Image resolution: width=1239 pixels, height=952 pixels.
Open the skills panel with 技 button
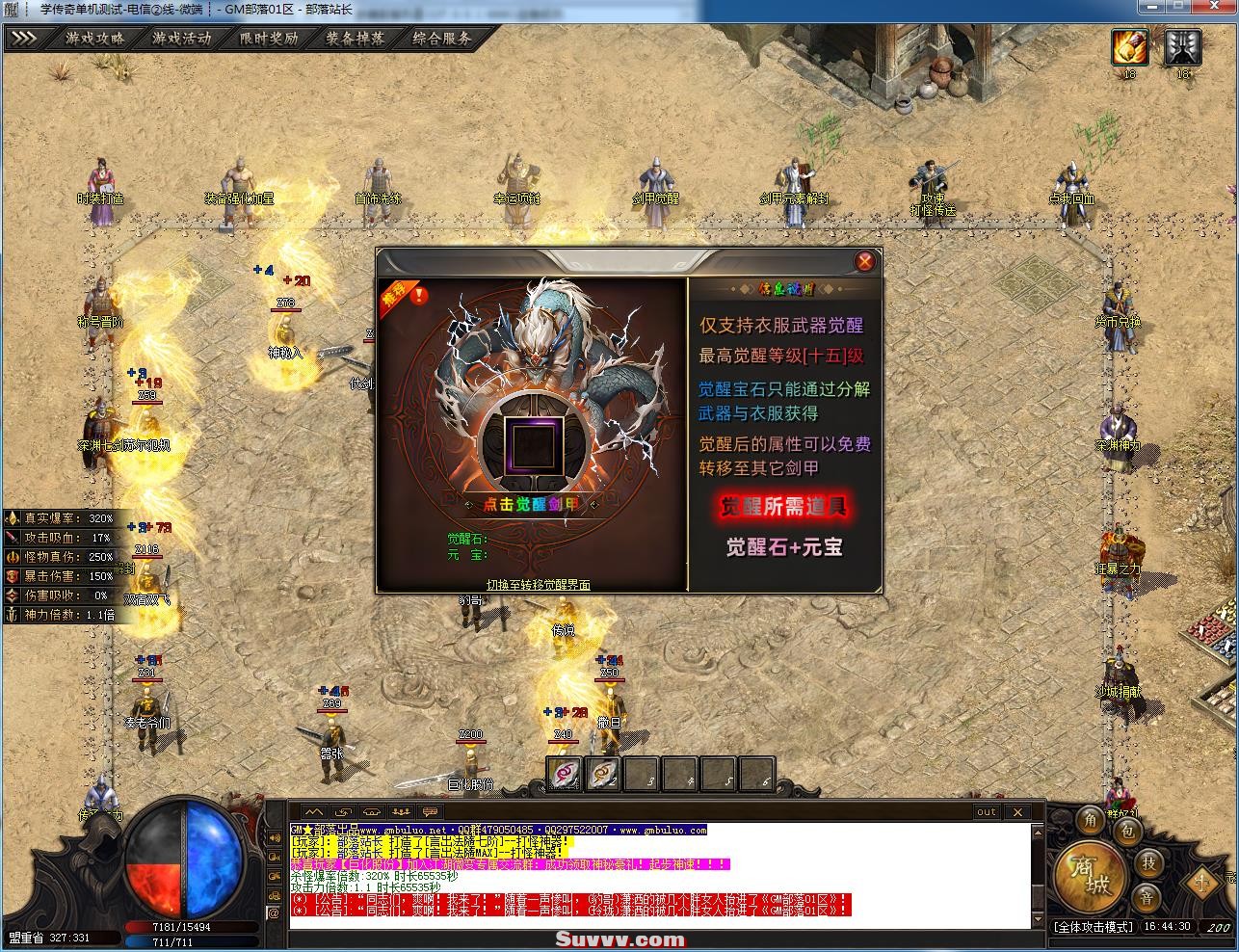click(1148, 862)
